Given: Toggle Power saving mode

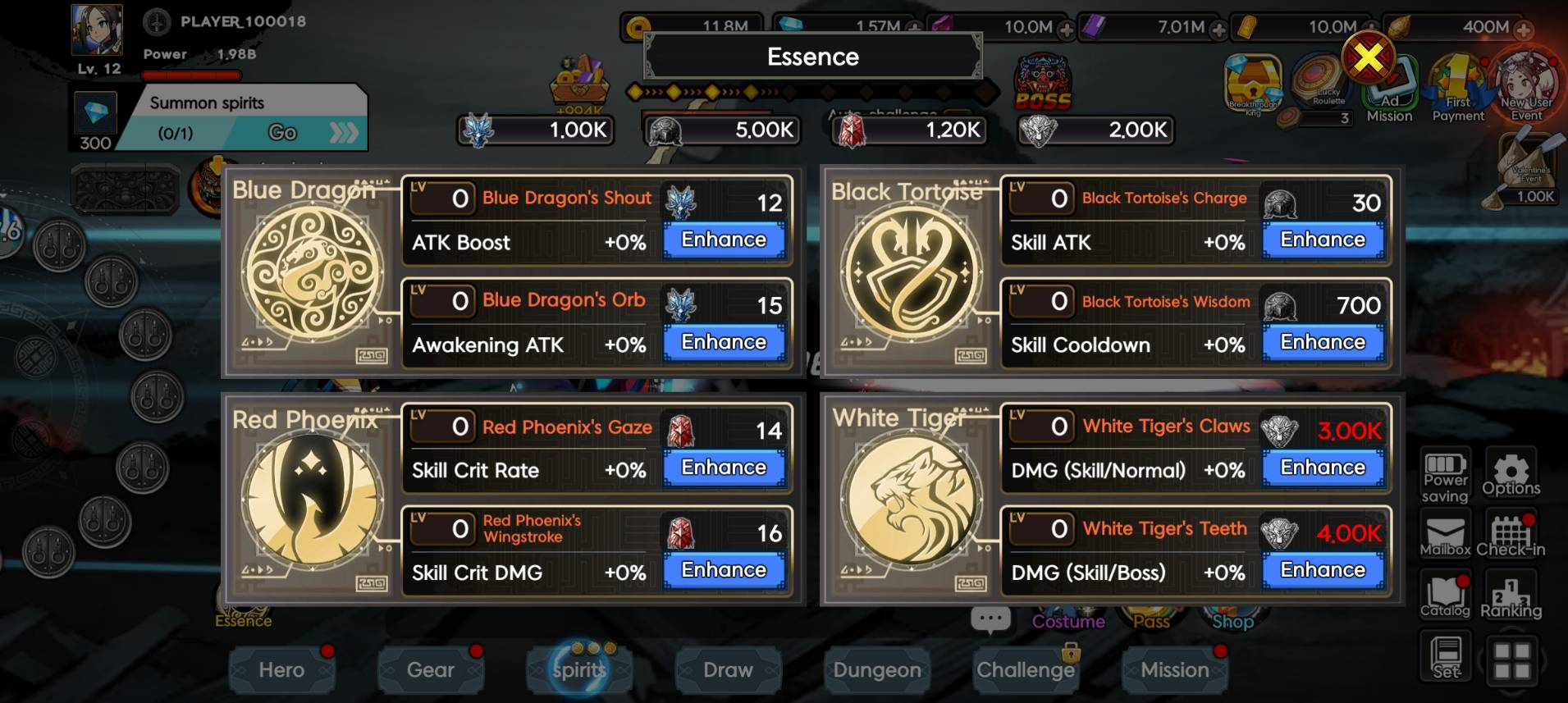Looking at the screenshot, I should coord(1445,474).
